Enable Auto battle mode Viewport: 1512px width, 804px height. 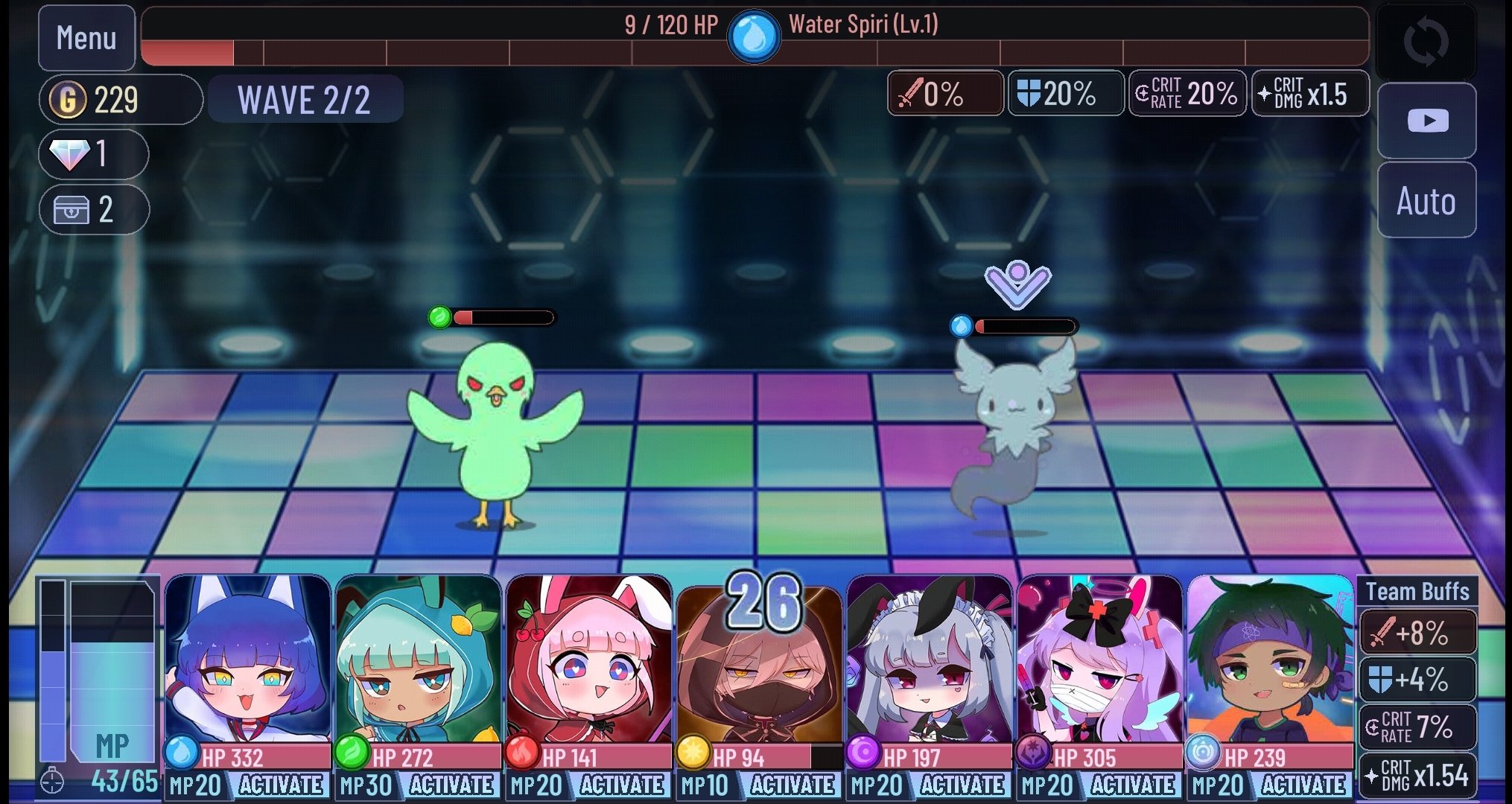coord(1426,200)
